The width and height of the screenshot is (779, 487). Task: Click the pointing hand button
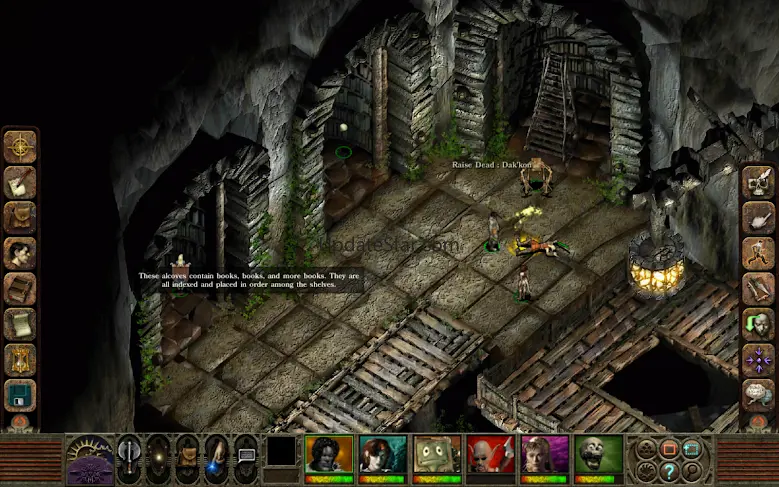click(x=758, y=217)
